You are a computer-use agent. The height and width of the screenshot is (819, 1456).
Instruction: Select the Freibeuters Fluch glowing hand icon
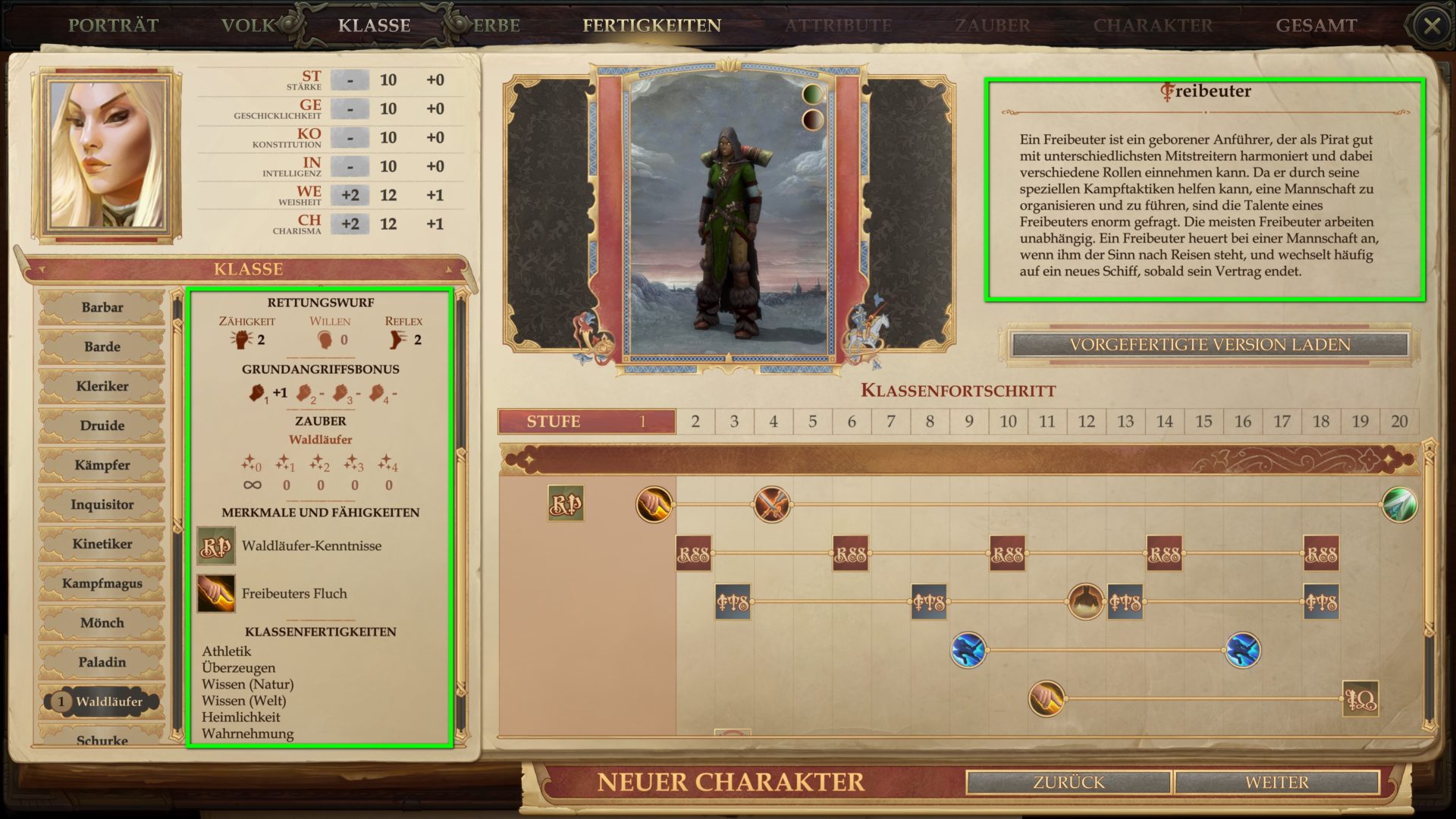[x=214, y=593]
